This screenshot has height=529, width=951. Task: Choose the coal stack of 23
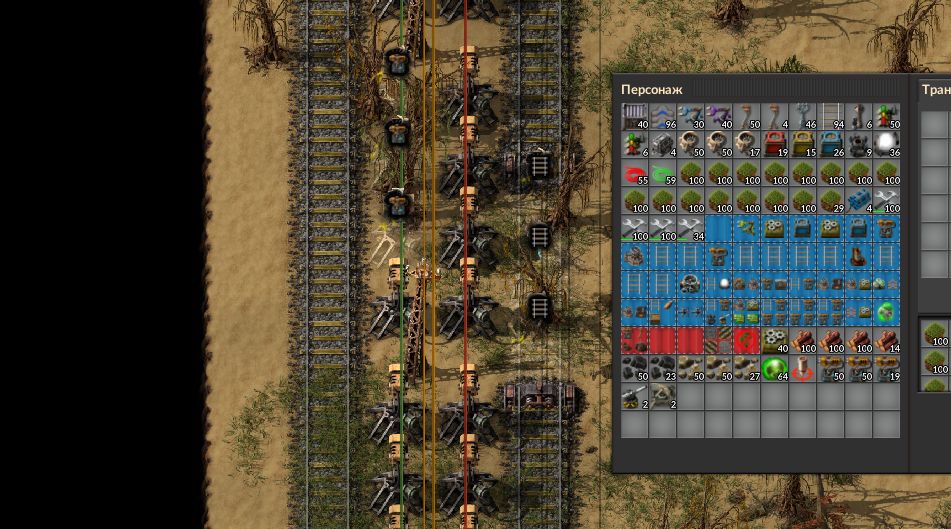click(x=663, y=369)
